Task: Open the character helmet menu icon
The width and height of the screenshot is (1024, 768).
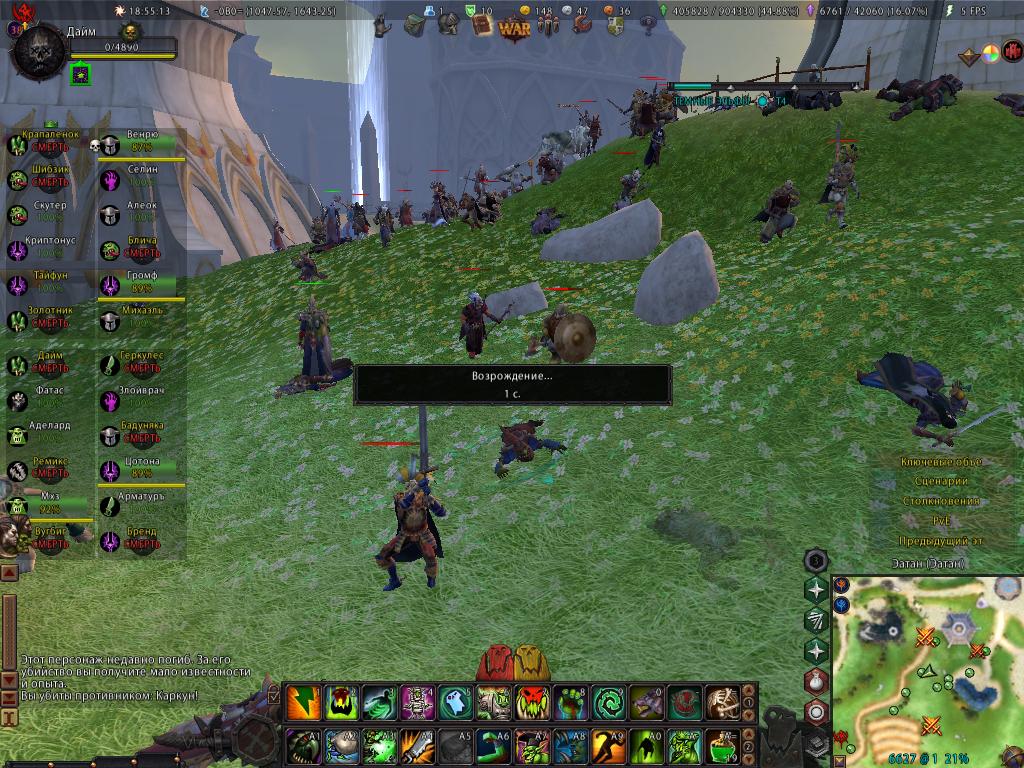Action: (449, 25)
